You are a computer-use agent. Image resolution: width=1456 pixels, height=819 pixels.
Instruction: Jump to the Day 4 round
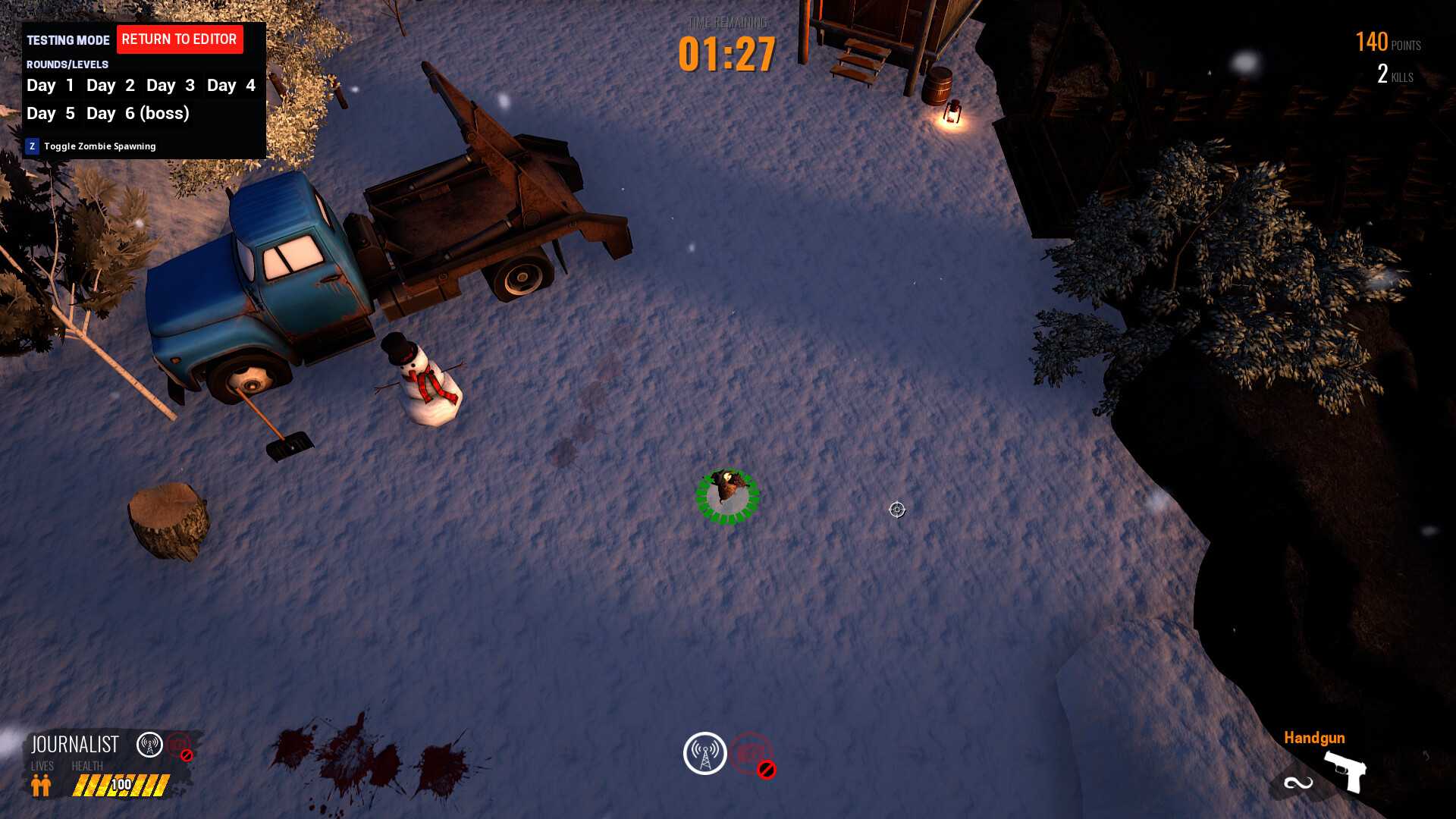click(x=231, y=86)
